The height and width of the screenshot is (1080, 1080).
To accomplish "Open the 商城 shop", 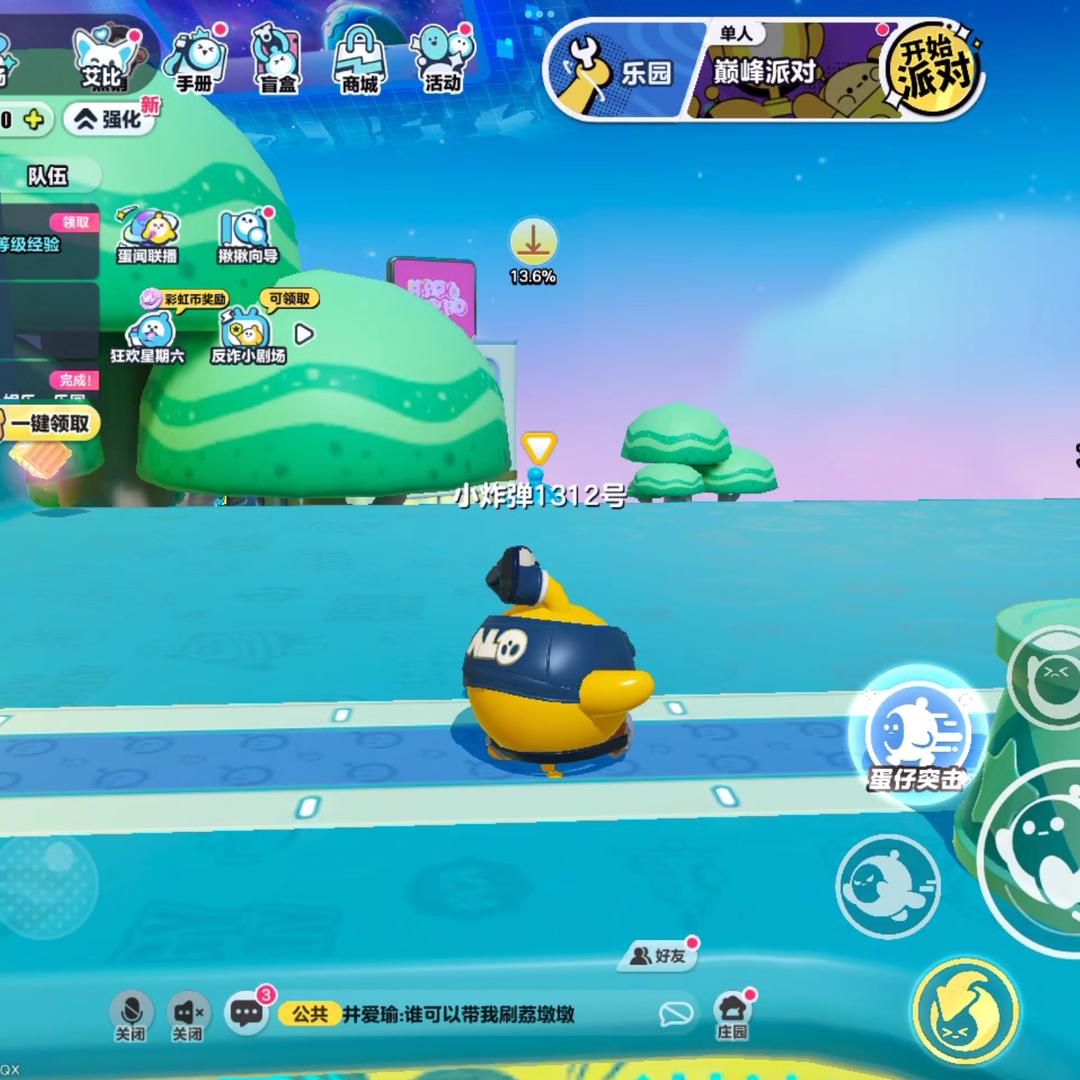I will [x=359, y=60].
